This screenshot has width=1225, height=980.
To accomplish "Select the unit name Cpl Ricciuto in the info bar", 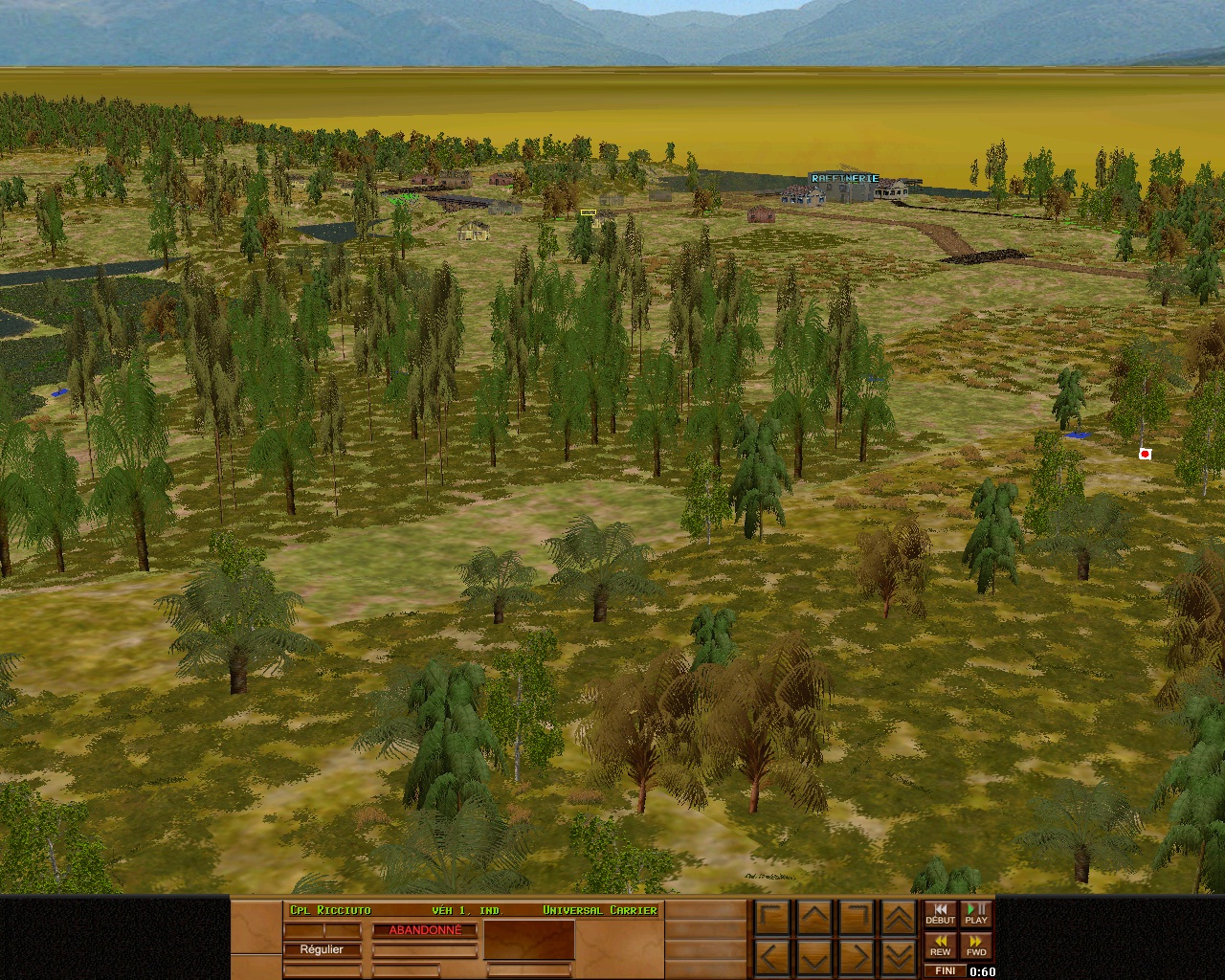I will click(330, 910).
